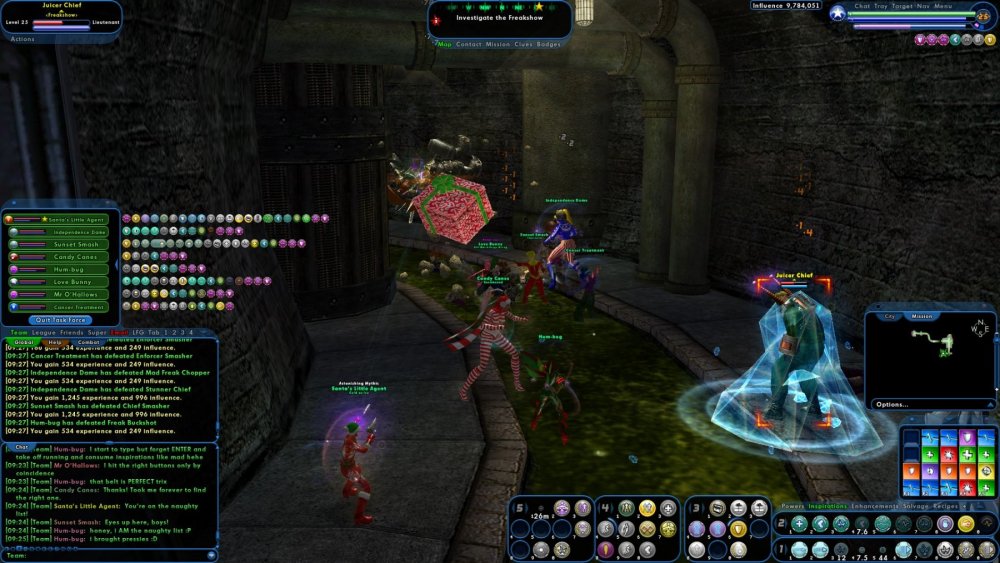Show the Clues tab
1000x563 pixels.
524,44
